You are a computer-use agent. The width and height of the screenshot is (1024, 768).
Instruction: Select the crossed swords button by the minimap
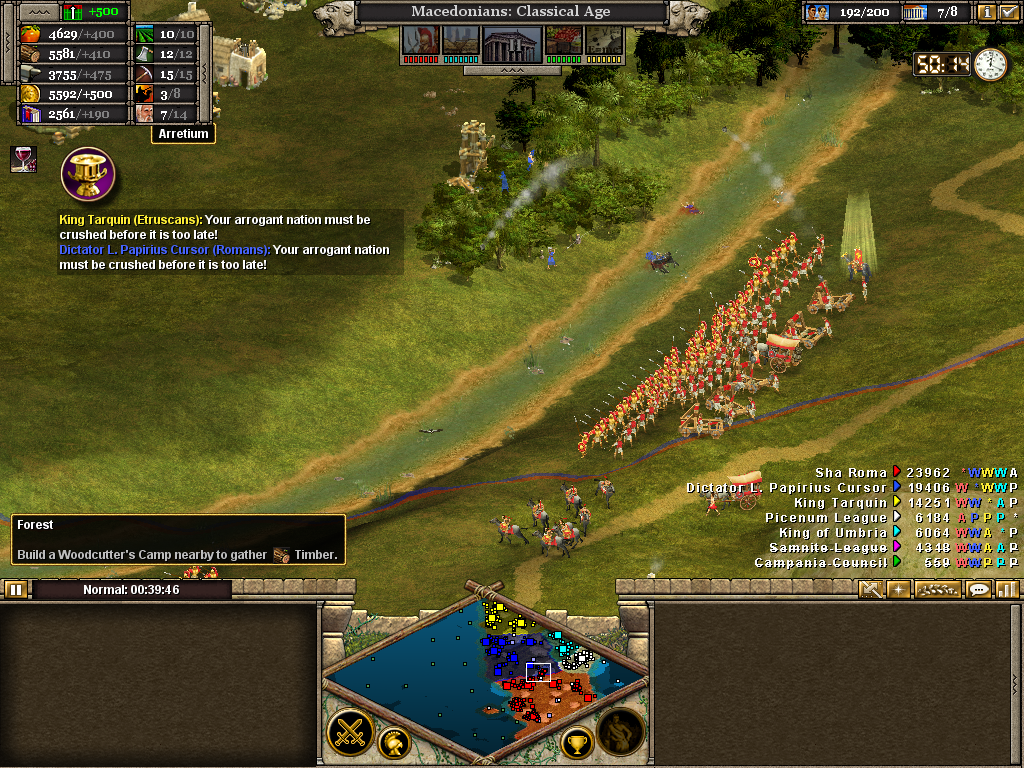pyautogui.click(x=350, y=731)
